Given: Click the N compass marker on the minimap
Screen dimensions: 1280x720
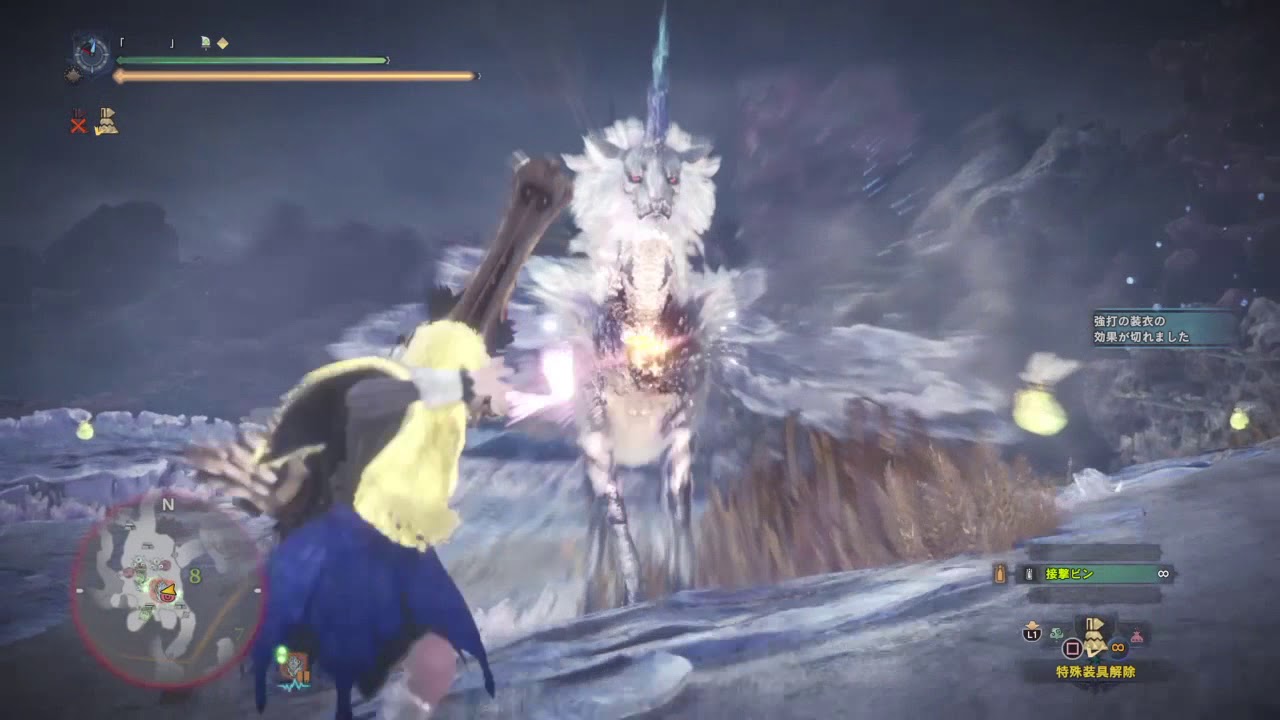Looking at the screenshot, I should [x=167, y=504].
